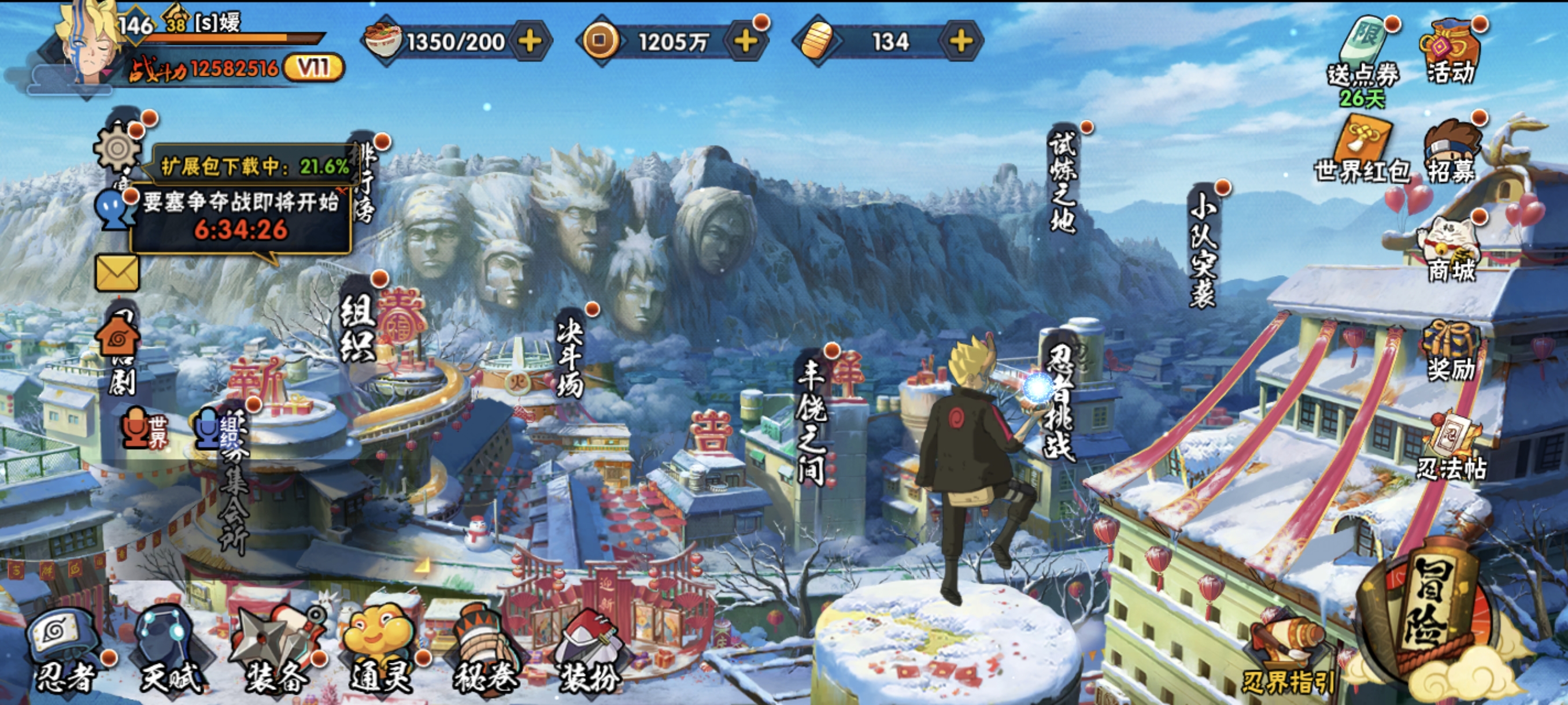Open the 活动 events bag icon
Viewport: 1568px width, 705px height.
coord(1452,51)
